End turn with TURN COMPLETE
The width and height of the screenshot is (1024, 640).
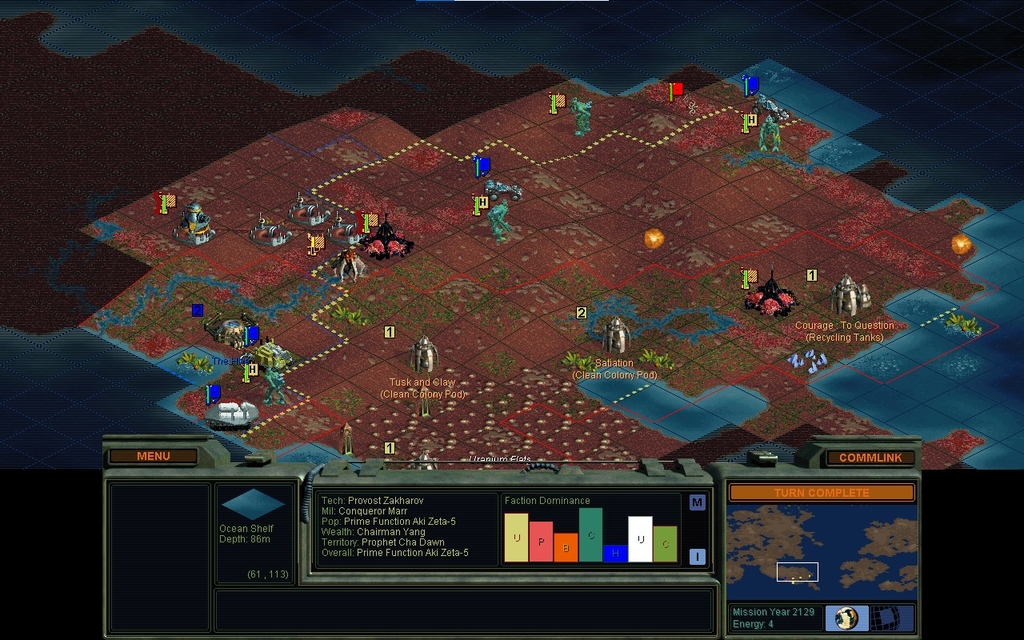pos(821,493)
